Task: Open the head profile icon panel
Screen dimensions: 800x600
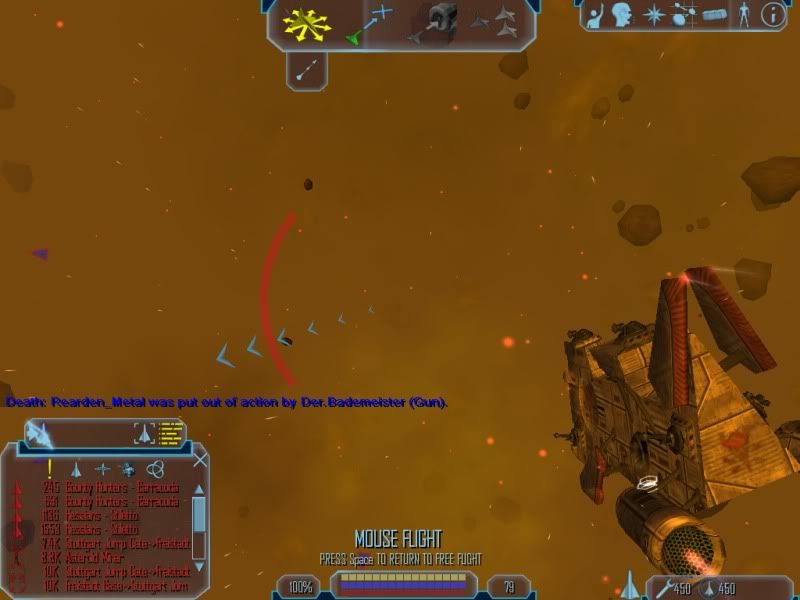Action: (623, 15)
